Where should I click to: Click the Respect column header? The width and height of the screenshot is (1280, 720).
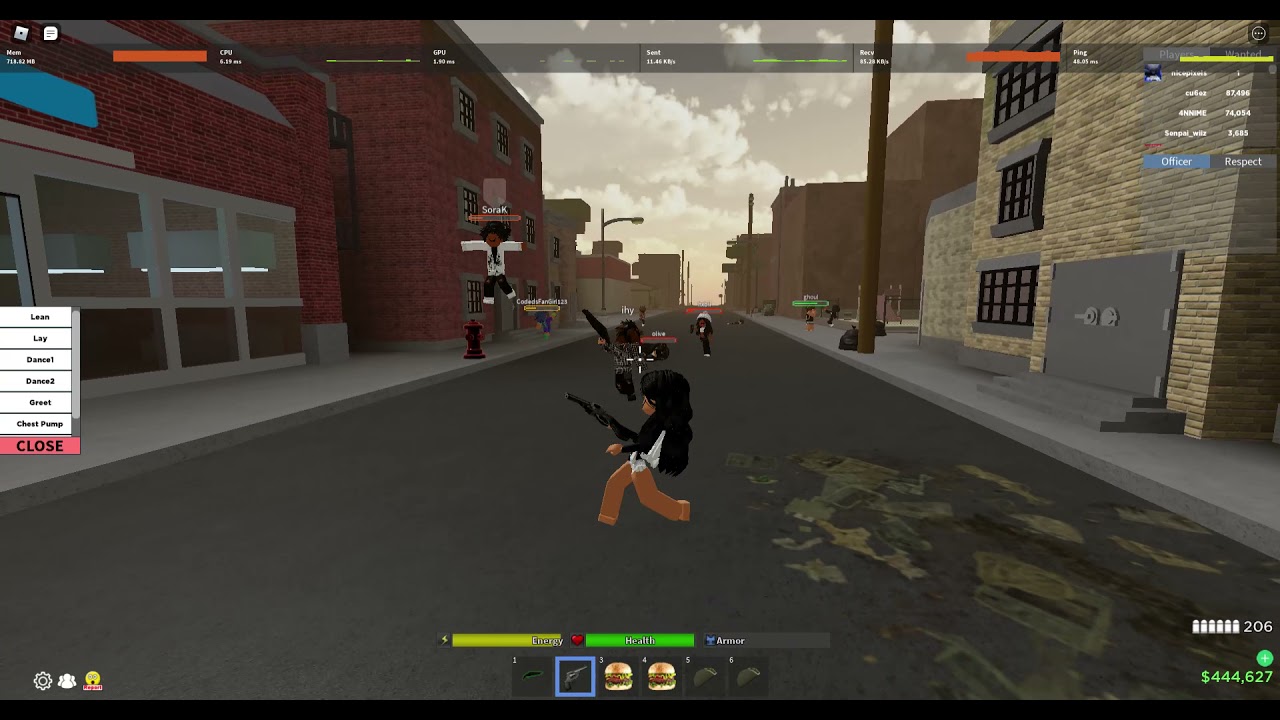(x=1243, y=162)
